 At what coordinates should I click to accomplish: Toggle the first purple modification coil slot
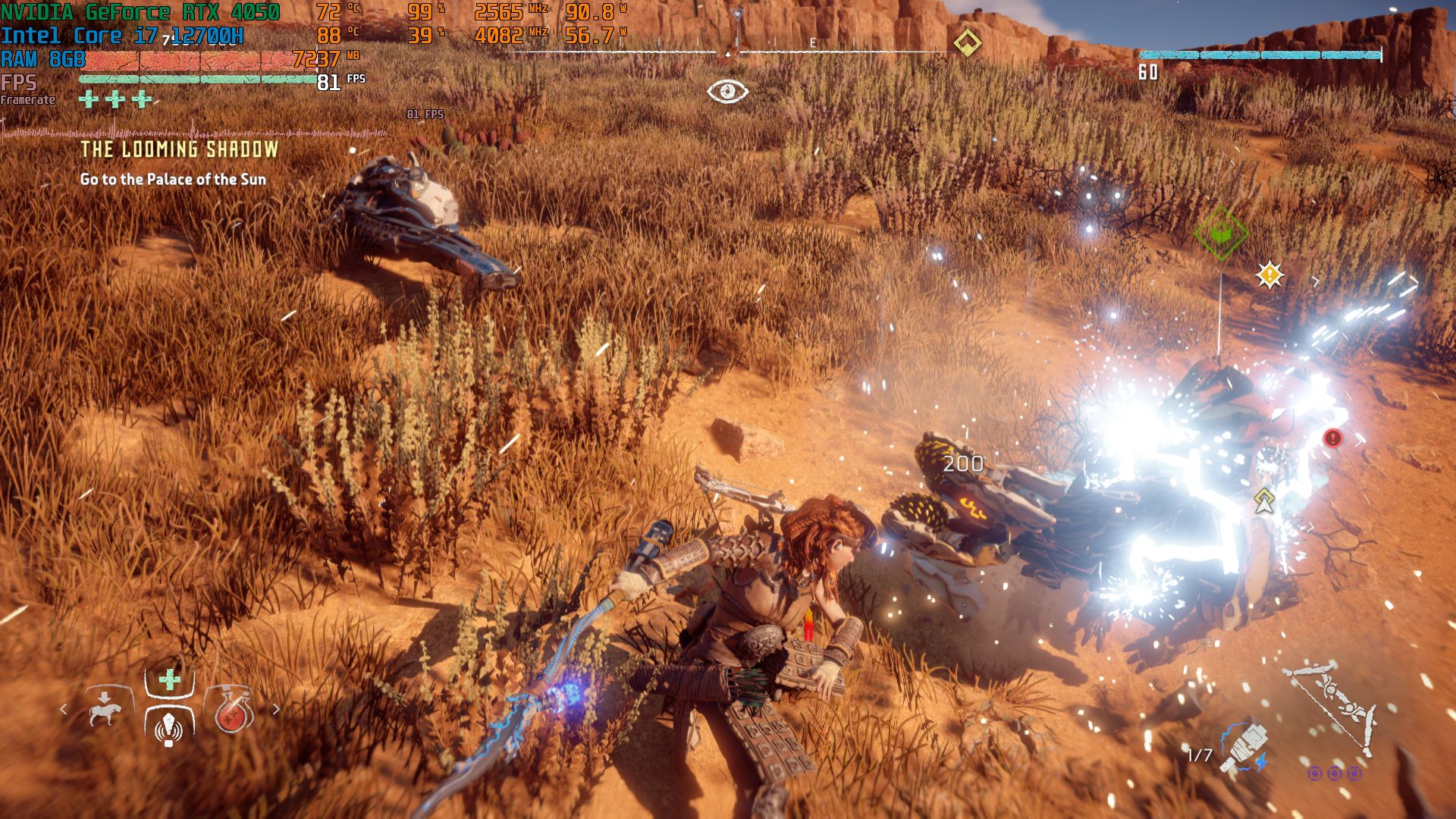click(1314, 775)
